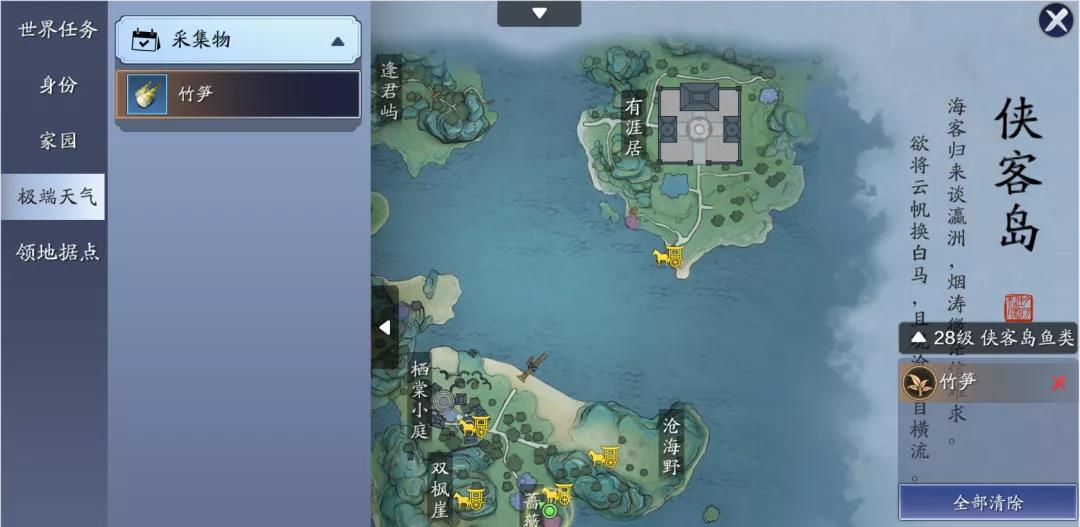The image size is (1080, 527).
Task: Expand the 28级 侠客岛鱼类 panel
Action: pos(988,338)
